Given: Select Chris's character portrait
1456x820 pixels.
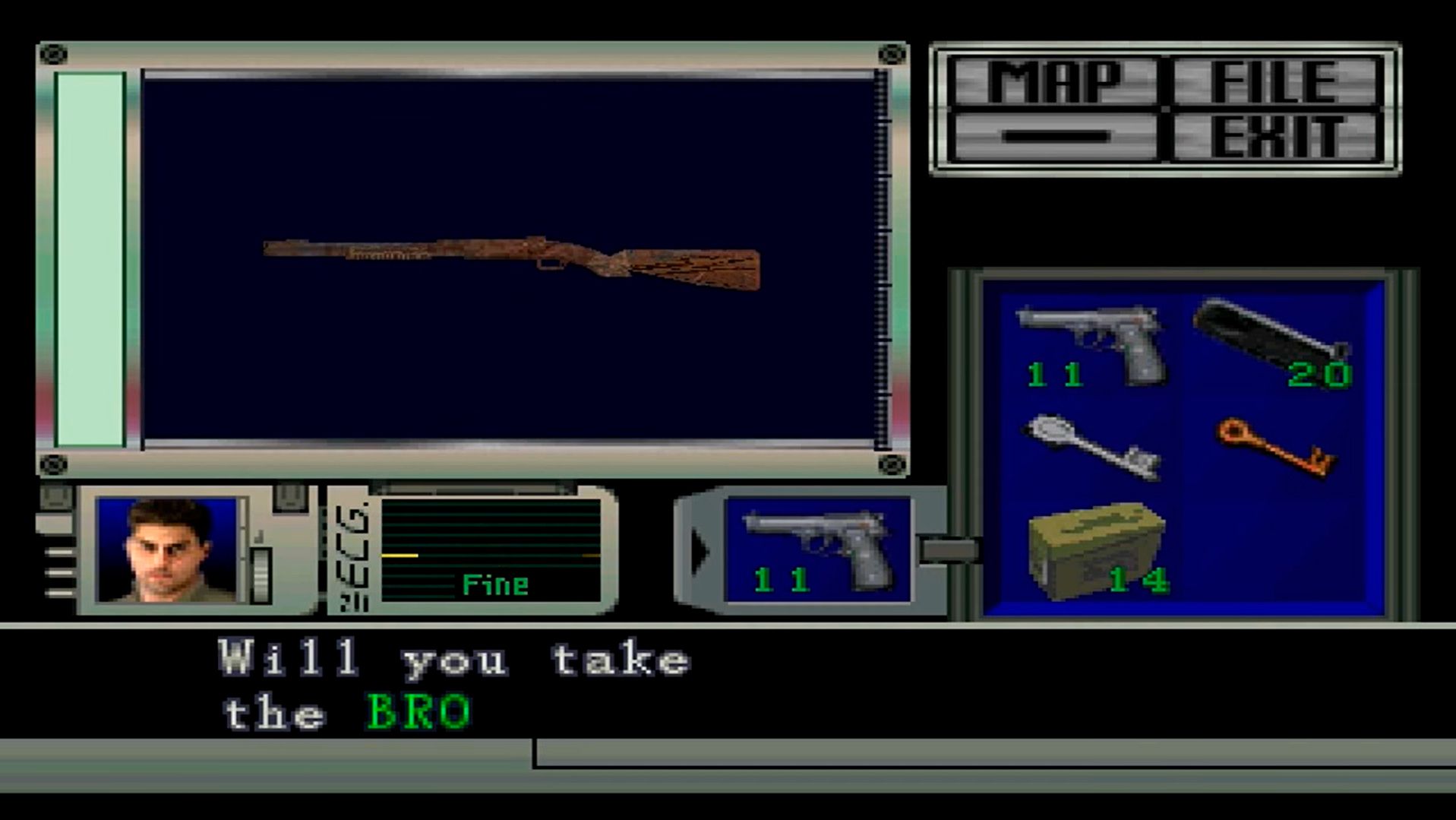Looking at the screenshot, I should (x=167, y=551).
